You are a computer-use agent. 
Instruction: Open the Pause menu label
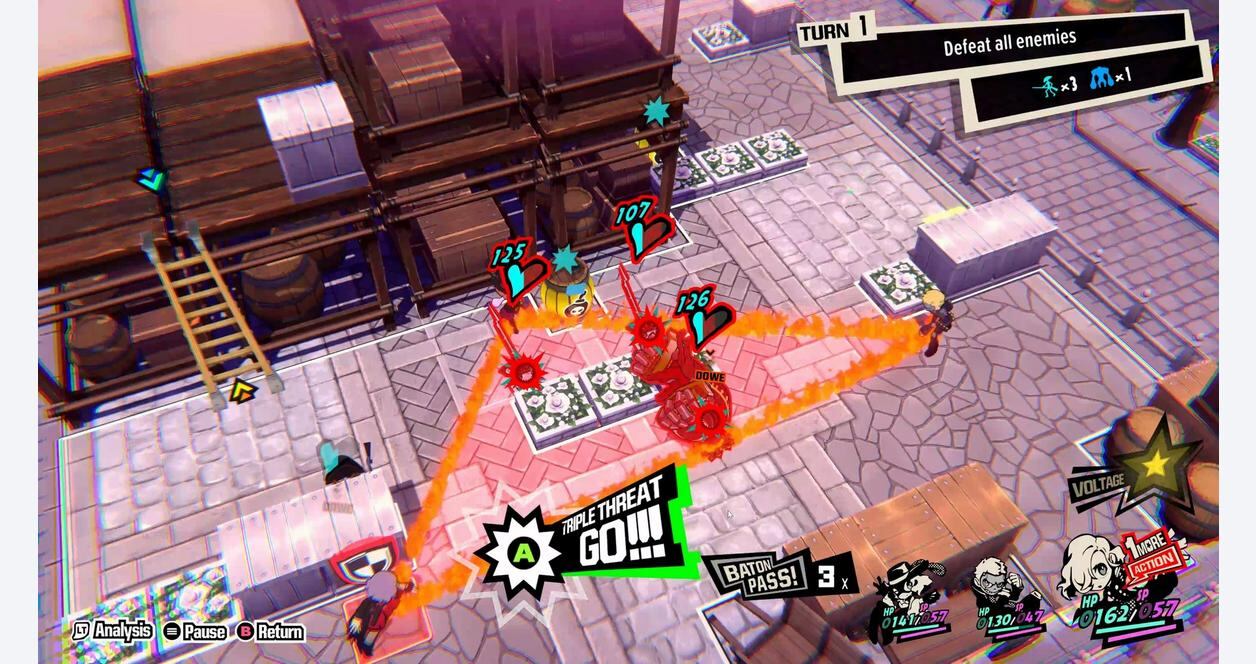[x=195, y=632]
